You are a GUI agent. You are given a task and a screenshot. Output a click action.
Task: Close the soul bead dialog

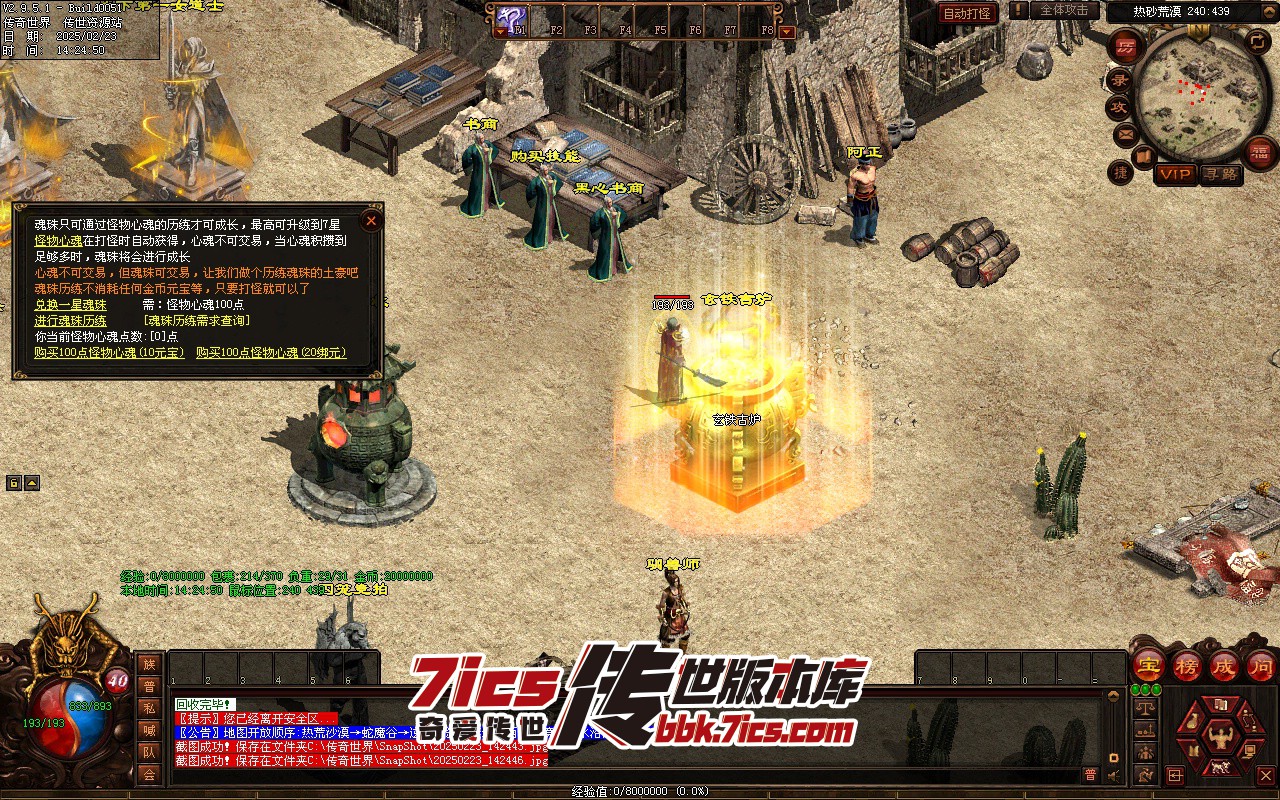371,220
